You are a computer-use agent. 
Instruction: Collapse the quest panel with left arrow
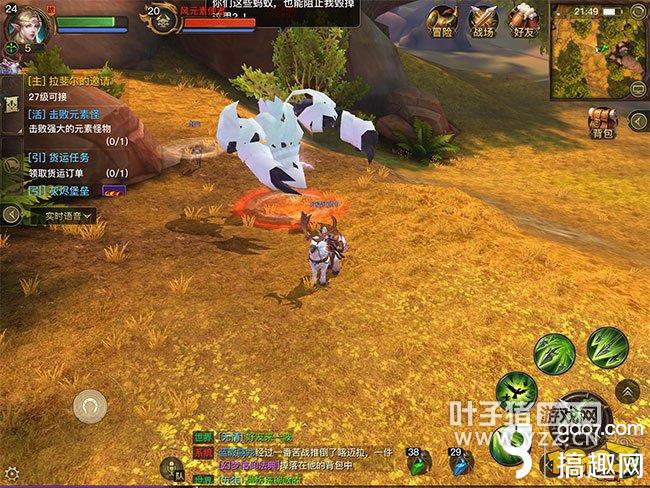tap(12, 215)
